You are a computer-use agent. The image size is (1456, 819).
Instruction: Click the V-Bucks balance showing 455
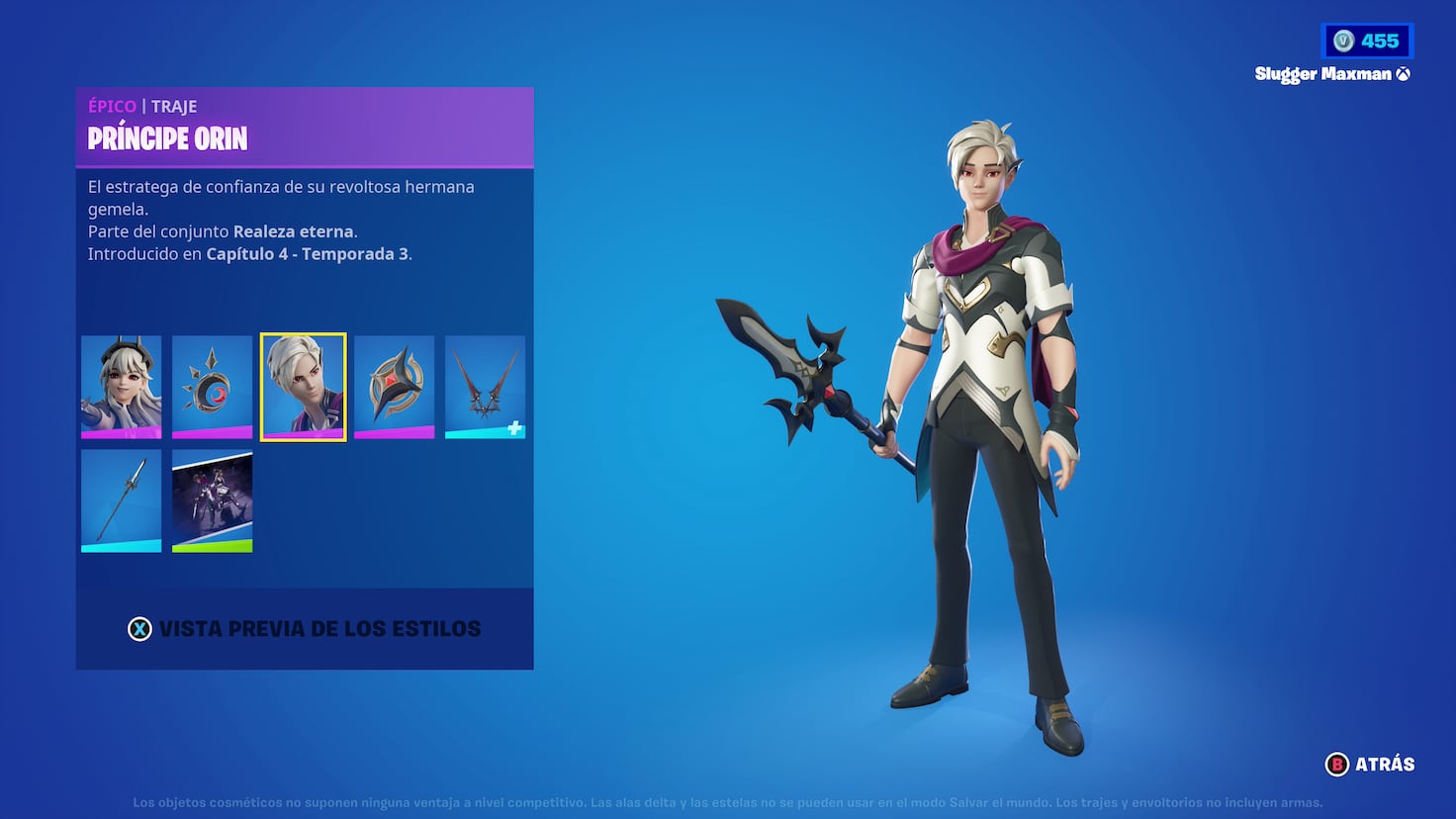(x=1368, y=41)
